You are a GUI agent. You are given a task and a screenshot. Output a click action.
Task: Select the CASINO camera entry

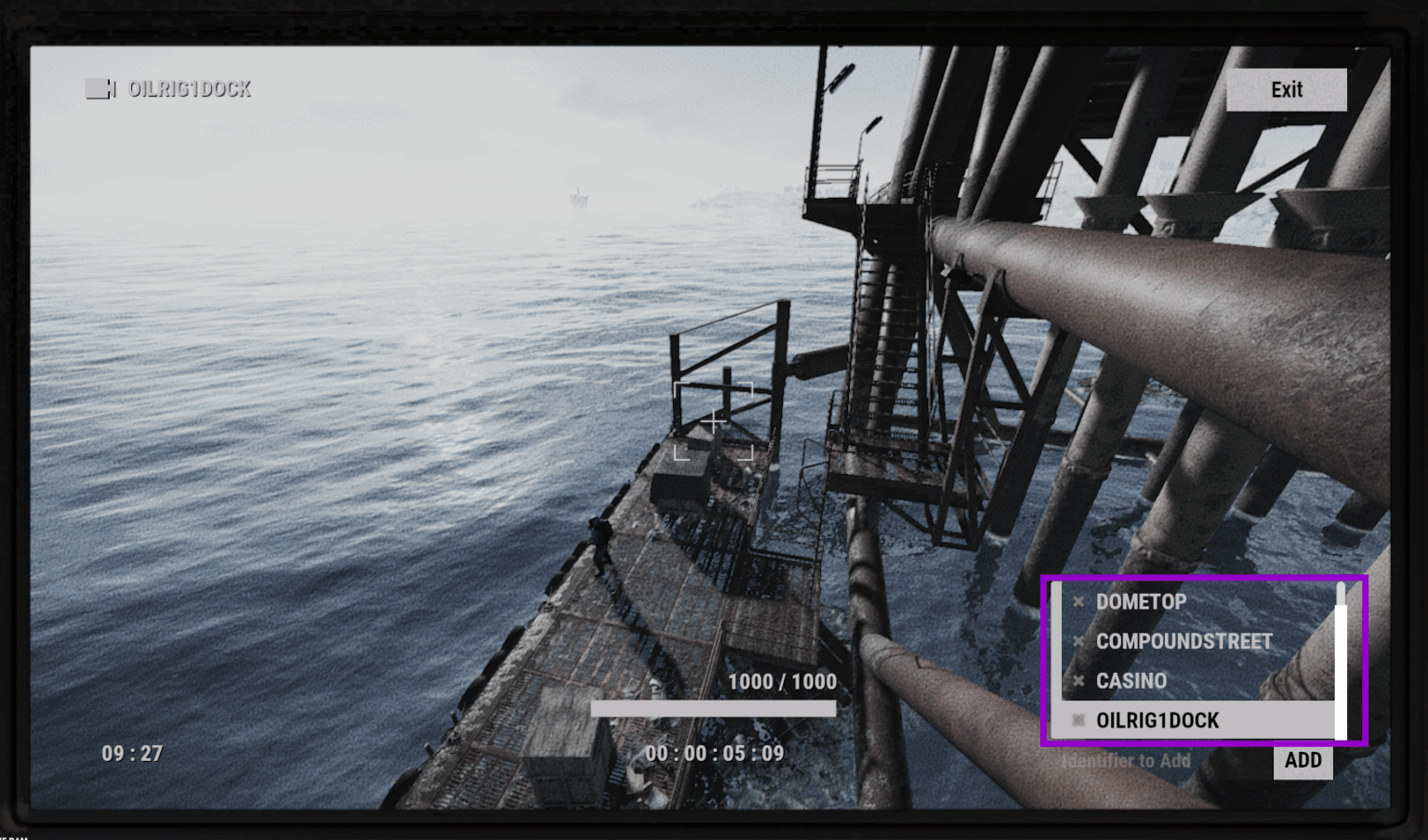1132,681
